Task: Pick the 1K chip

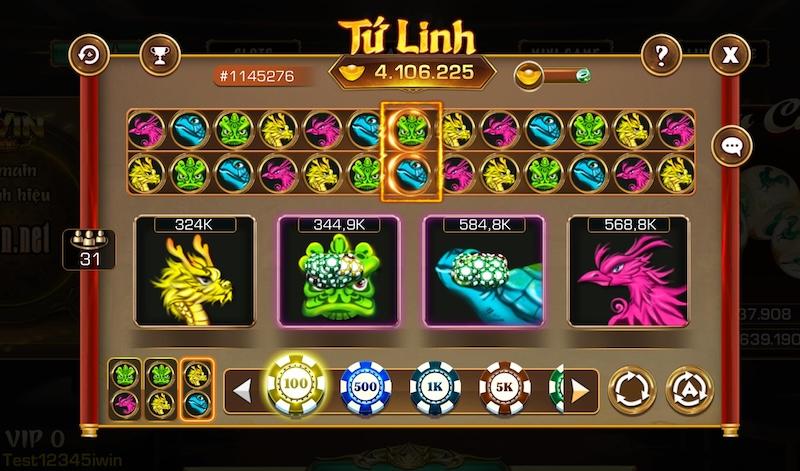Action: coord(435,386)
